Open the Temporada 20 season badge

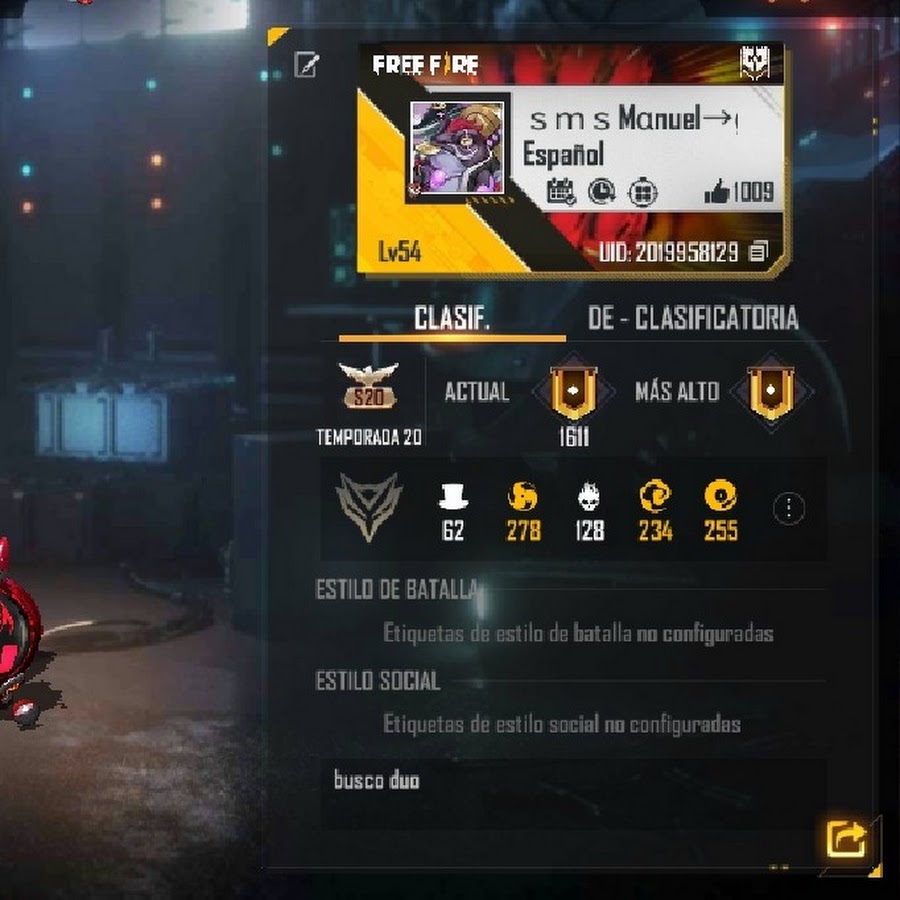[368, 386]
